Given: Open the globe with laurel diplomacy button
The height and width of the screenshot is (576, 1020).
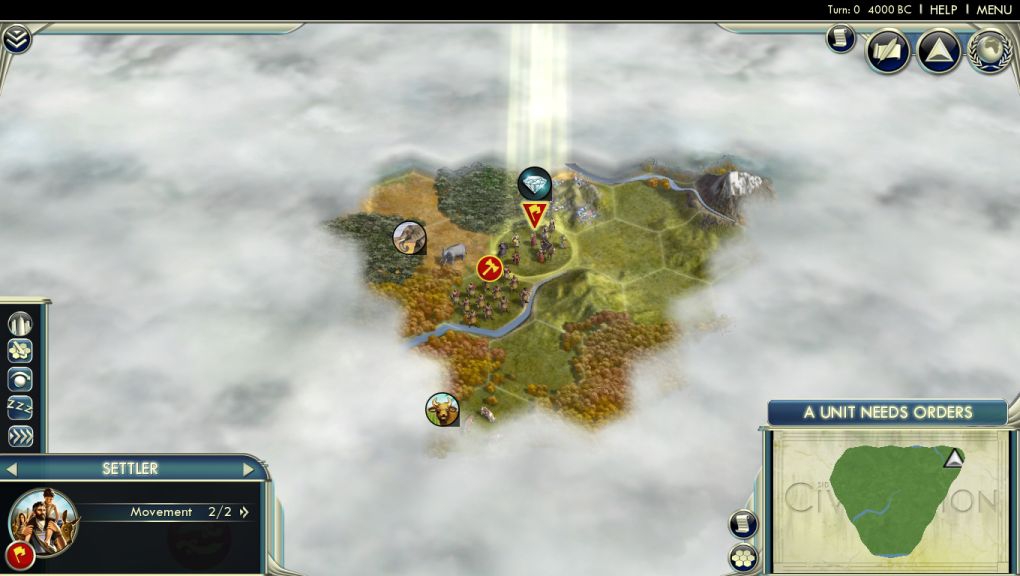Looking at the screenshot, I should (988, 51).
